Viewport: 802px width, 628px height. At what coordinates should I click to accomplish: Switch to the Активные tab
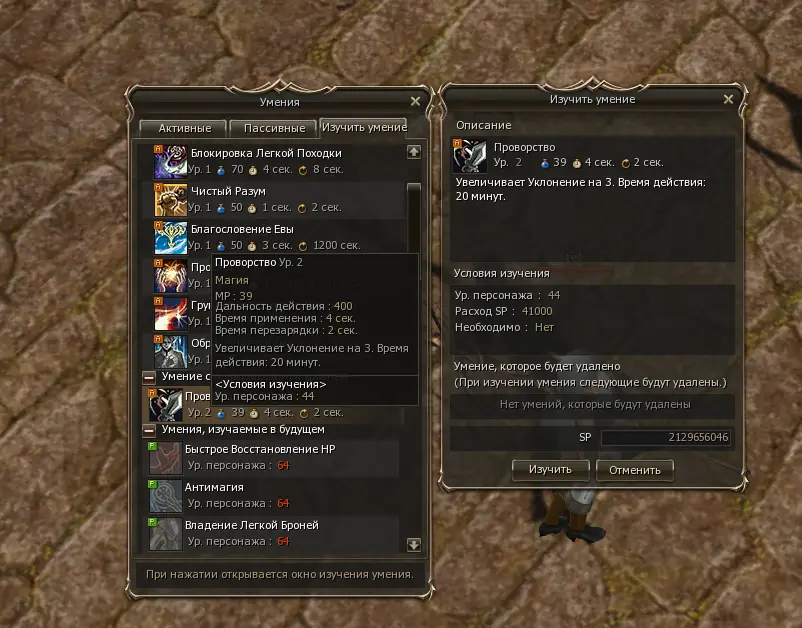coord(183,128)
